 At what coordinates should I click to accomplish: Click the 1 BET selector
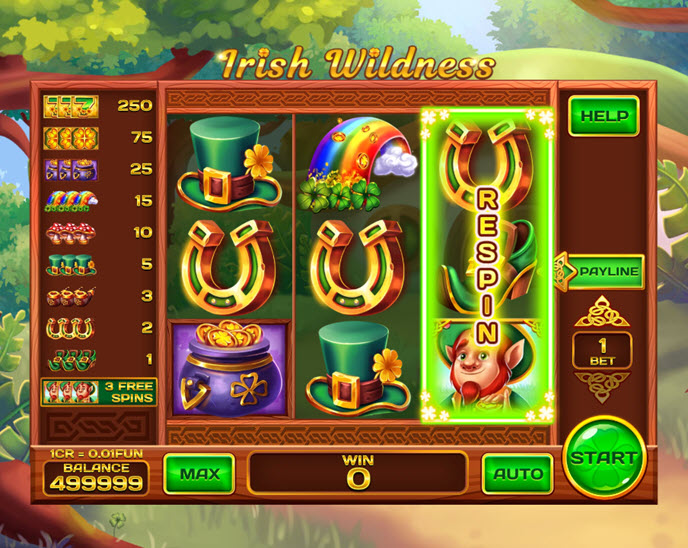(602, 349)
